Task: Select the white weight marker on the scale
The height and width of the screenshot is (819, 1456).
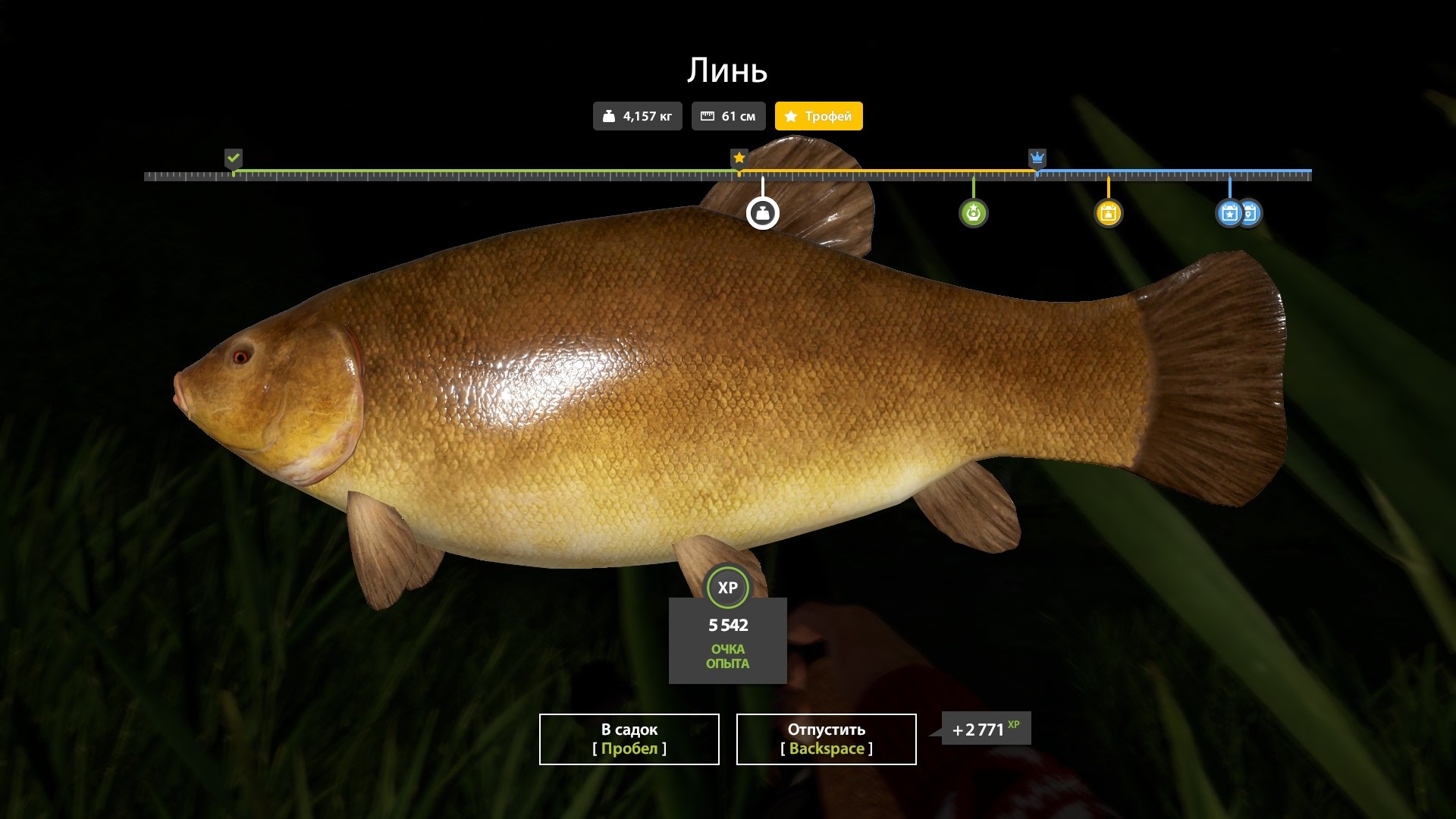Action: [x=762, y=213]
